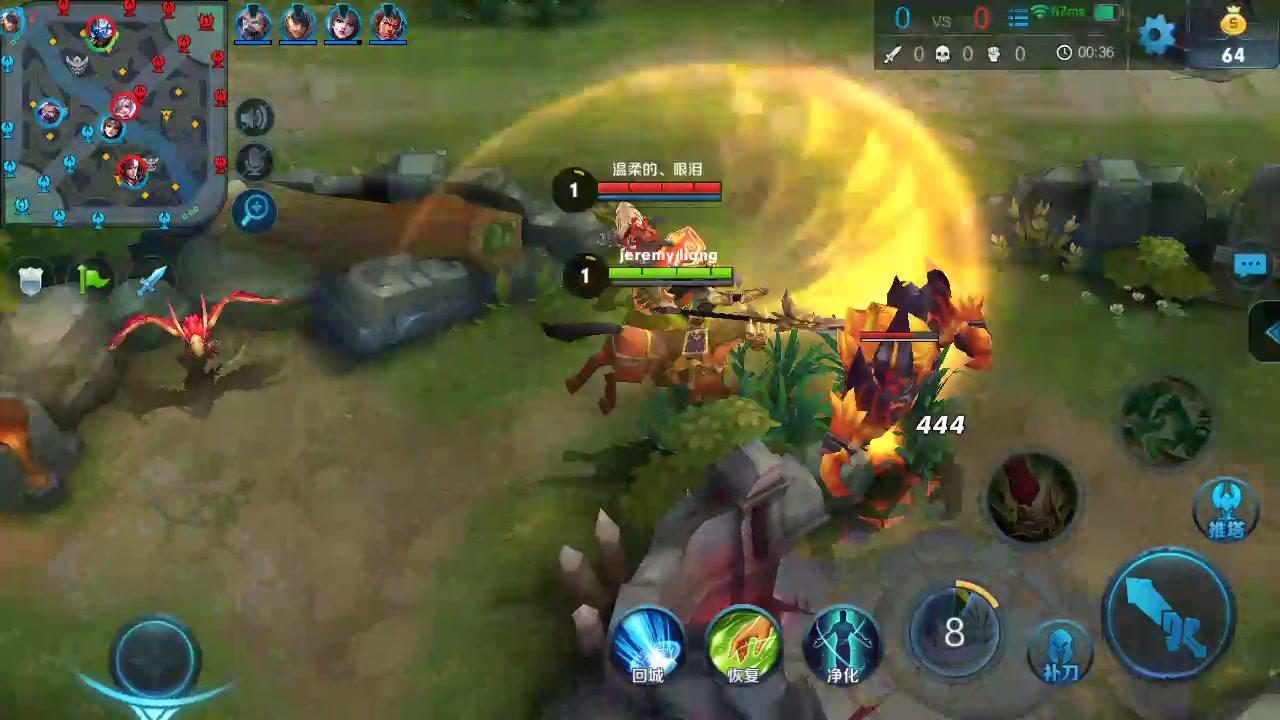
Task: Open the gold shop showing 64
Action: (x=1233, y=37)
